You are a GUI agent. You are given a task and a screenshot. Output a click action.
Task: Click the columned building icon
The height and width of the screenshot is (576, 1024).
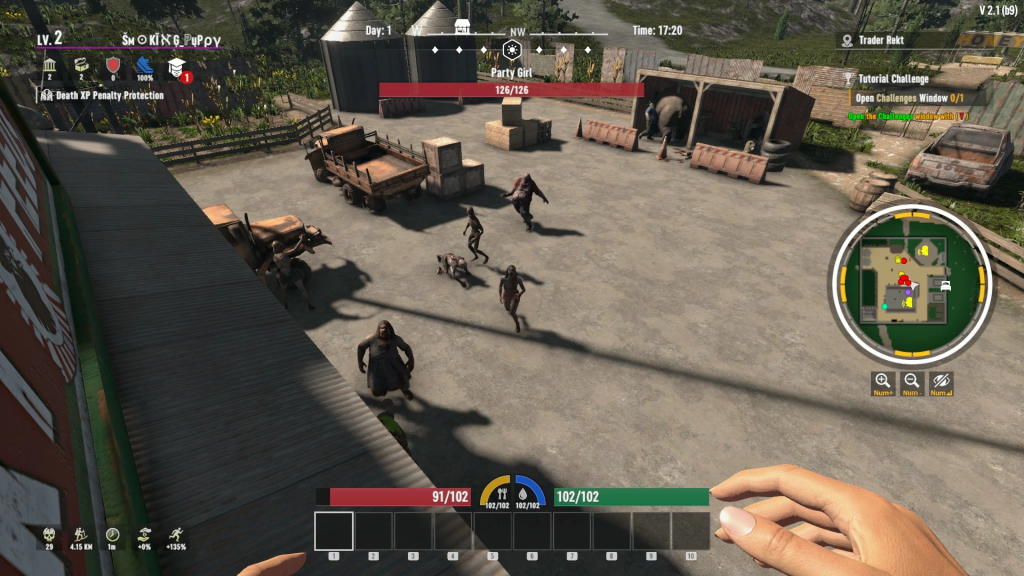49,65
